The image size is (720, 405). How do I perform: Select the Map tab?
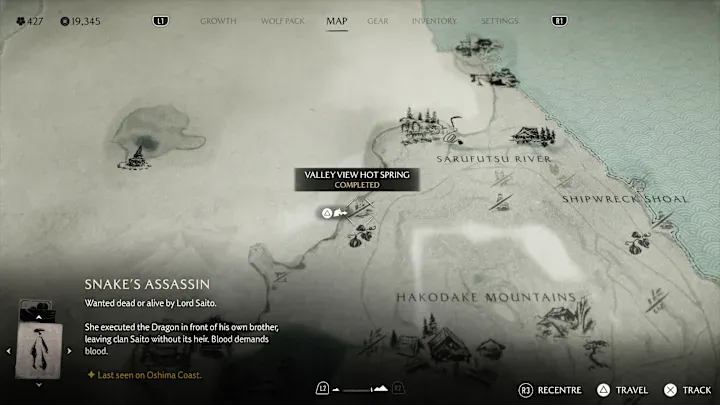(x=337, y=21)
